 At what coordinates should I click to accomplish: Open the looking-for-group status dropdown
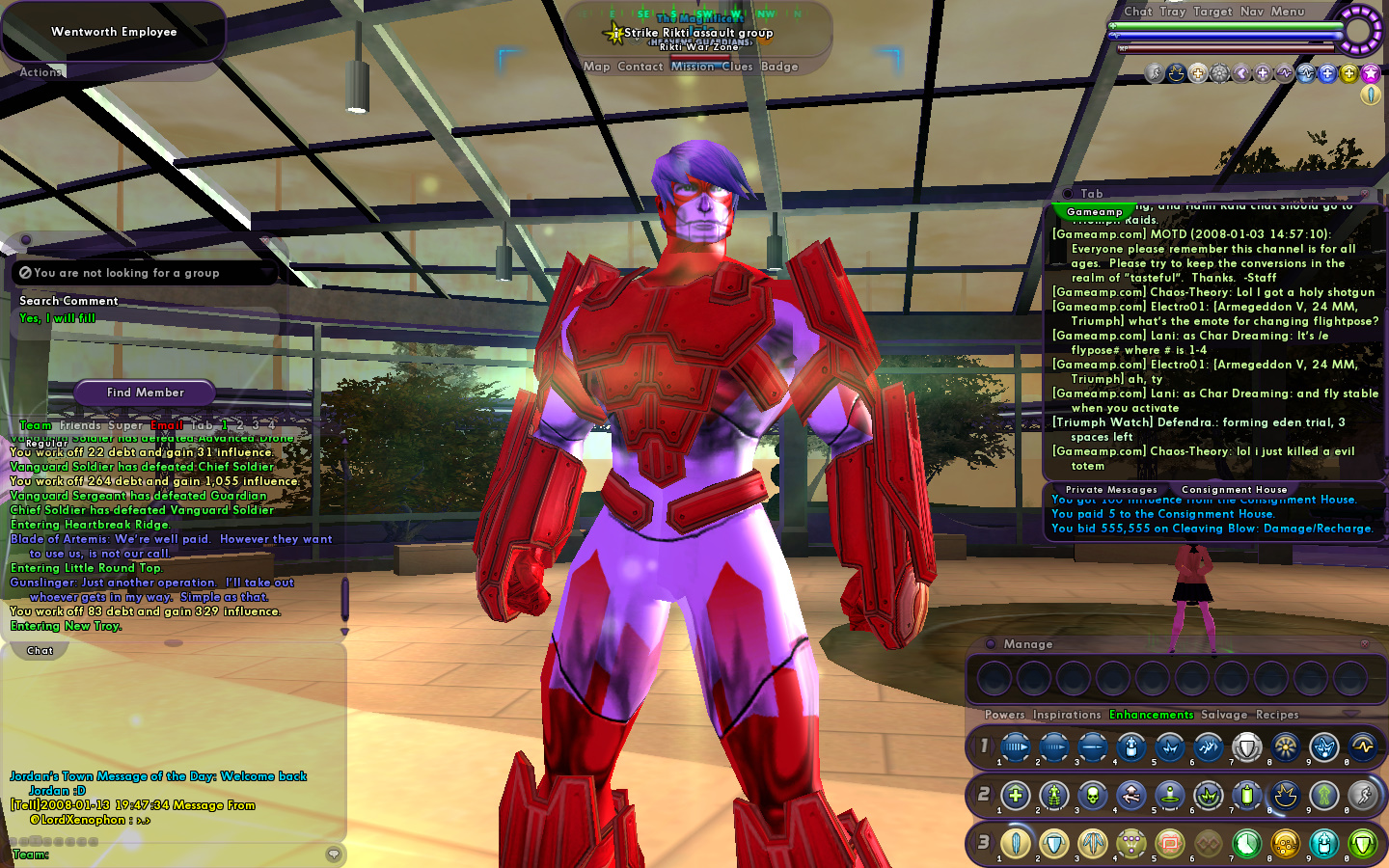[145, 273]
